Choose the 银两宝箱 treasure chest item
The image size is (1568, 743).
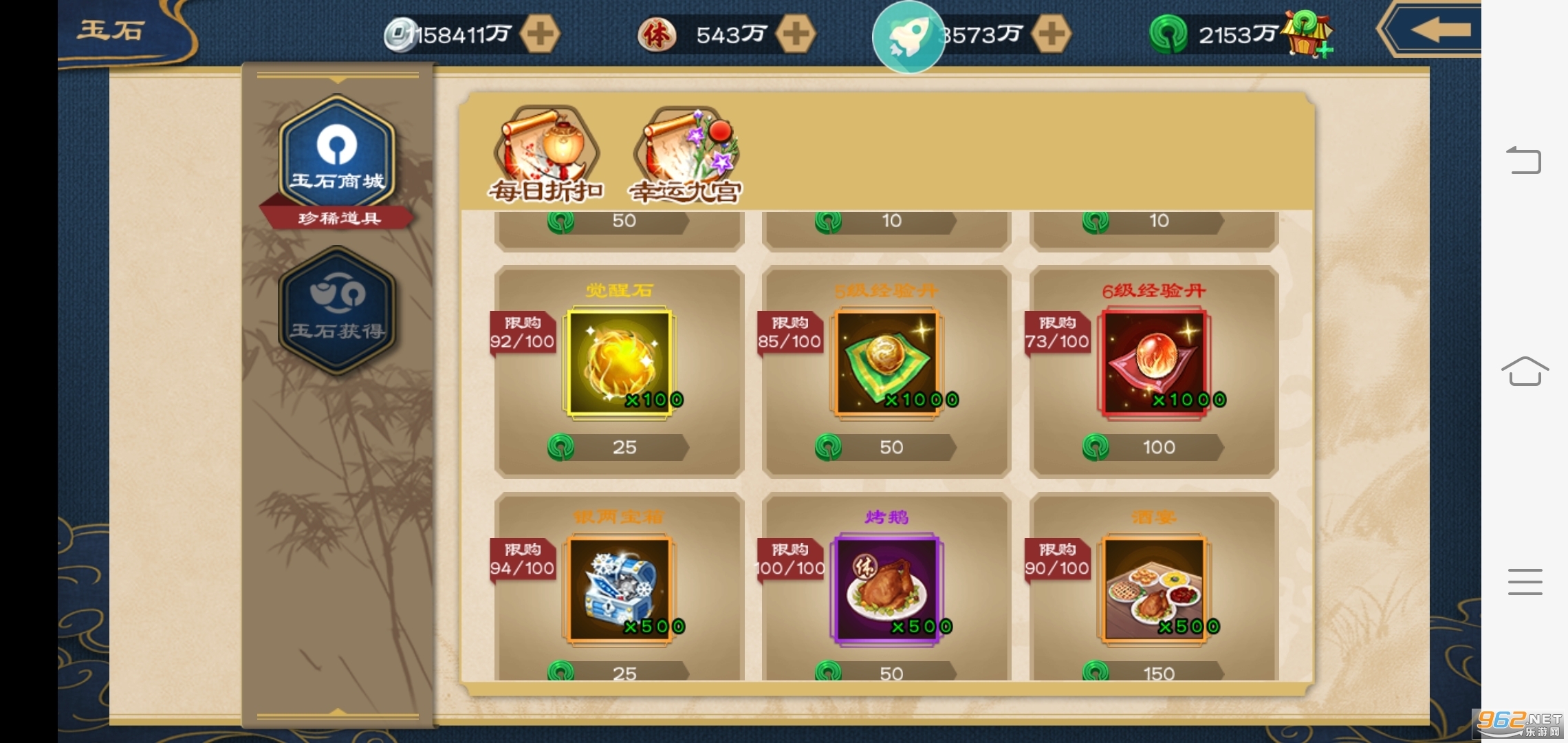tap(619, 589)
